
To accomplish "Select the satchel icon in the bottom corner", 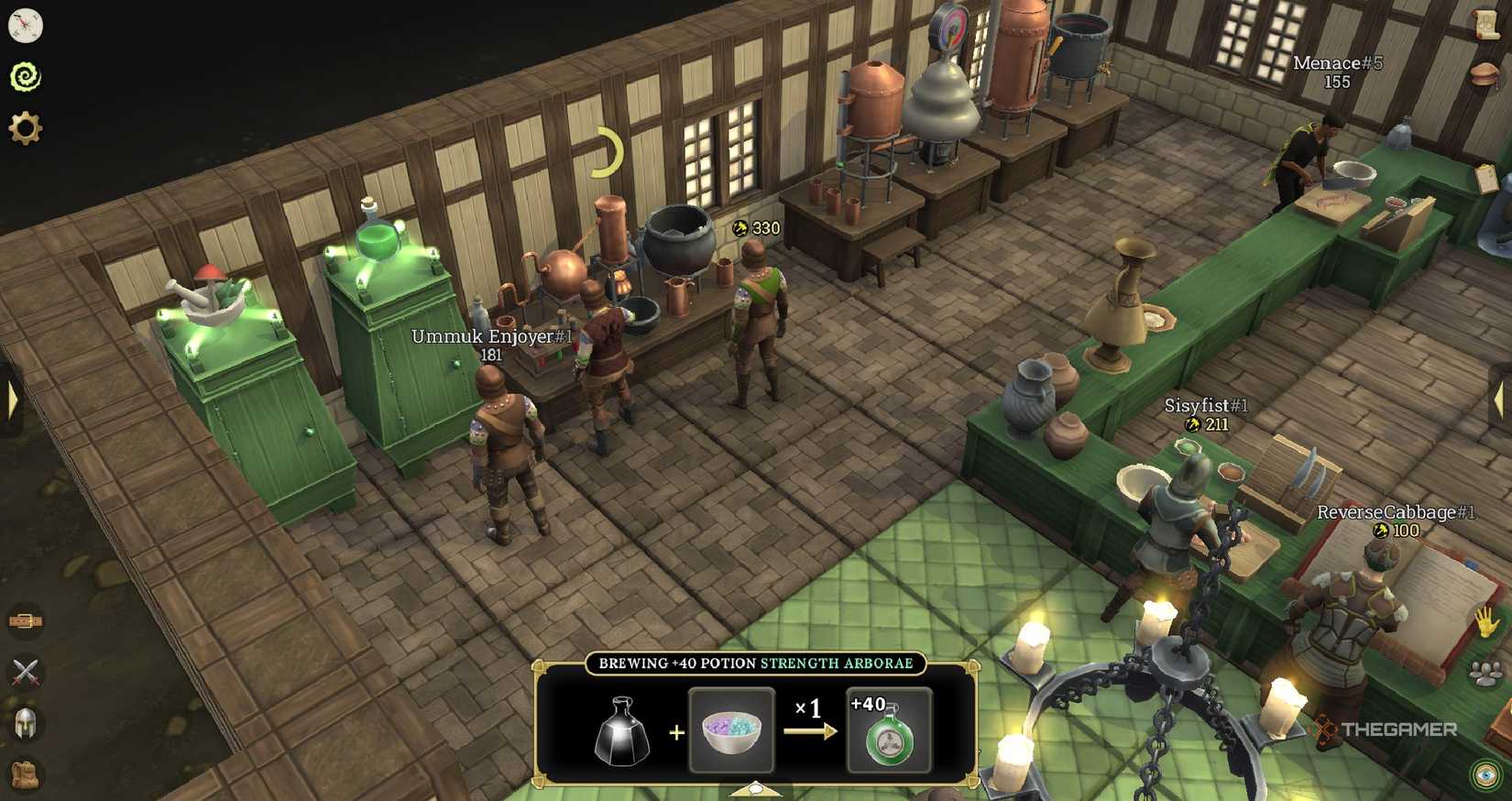I will 26,775.
